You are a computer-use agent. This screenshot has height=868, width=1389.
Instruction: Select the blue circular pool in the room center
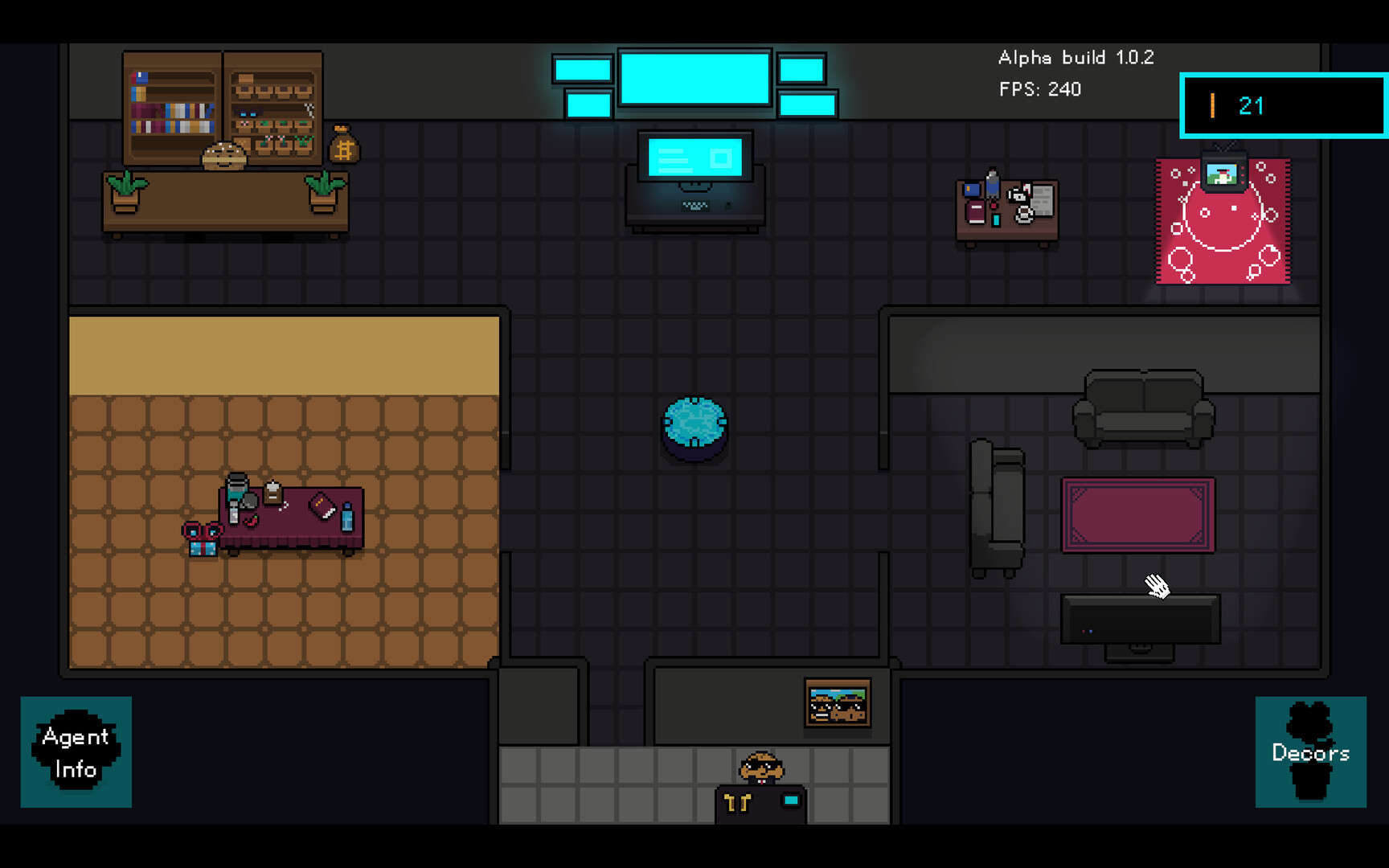pyautogui.click(x=693, y=424)
